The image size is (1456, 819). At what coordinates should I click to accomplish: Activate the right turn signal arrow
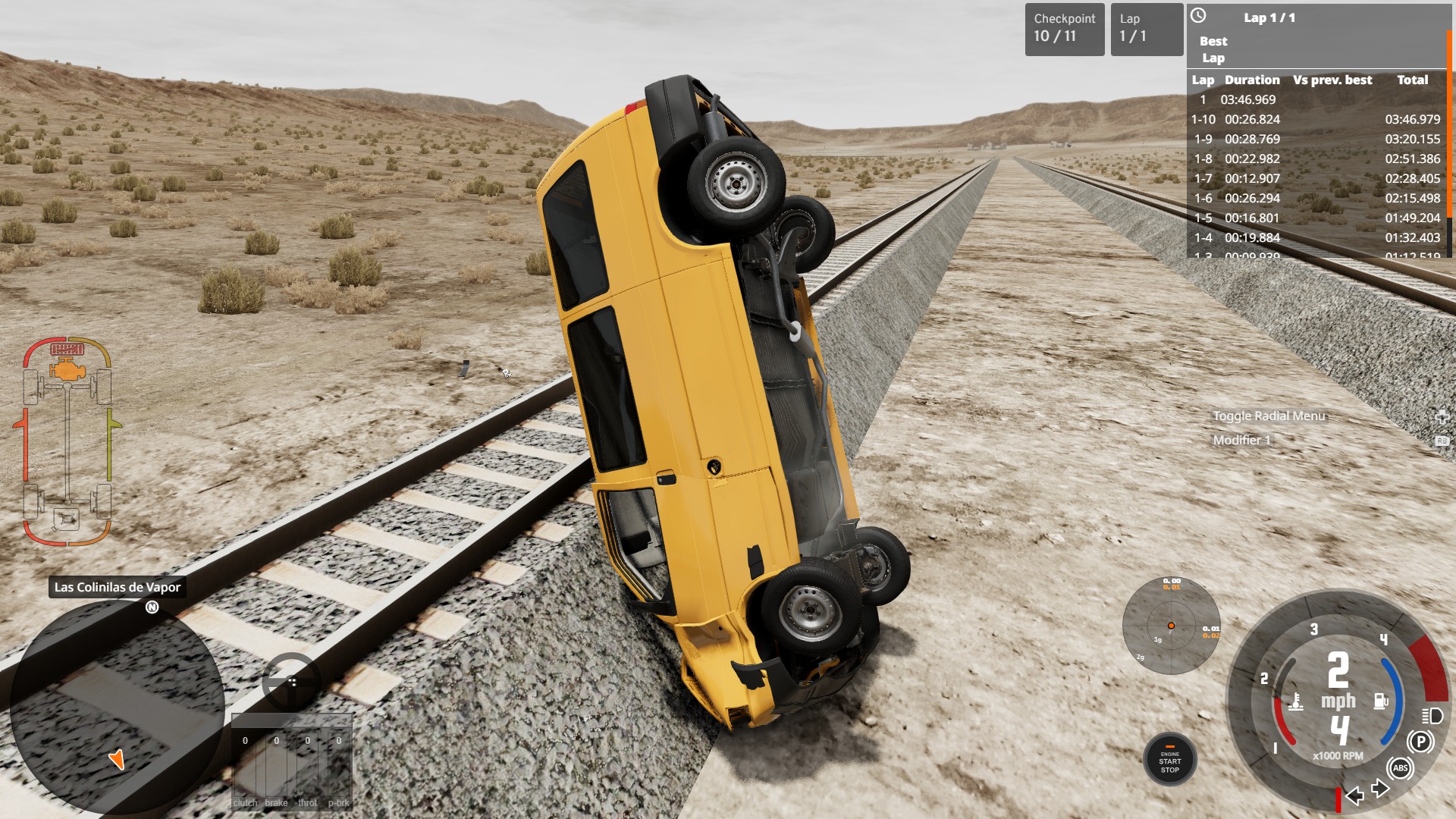click(x=1381, y=789)
